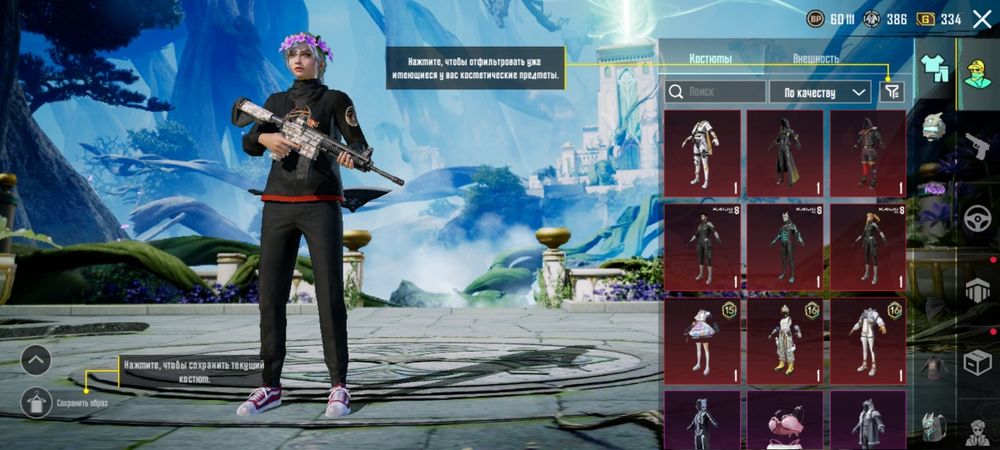Choose the dark hooded robe costume
The width and height of the screenshot is (1000, 450).
[785, 151]
